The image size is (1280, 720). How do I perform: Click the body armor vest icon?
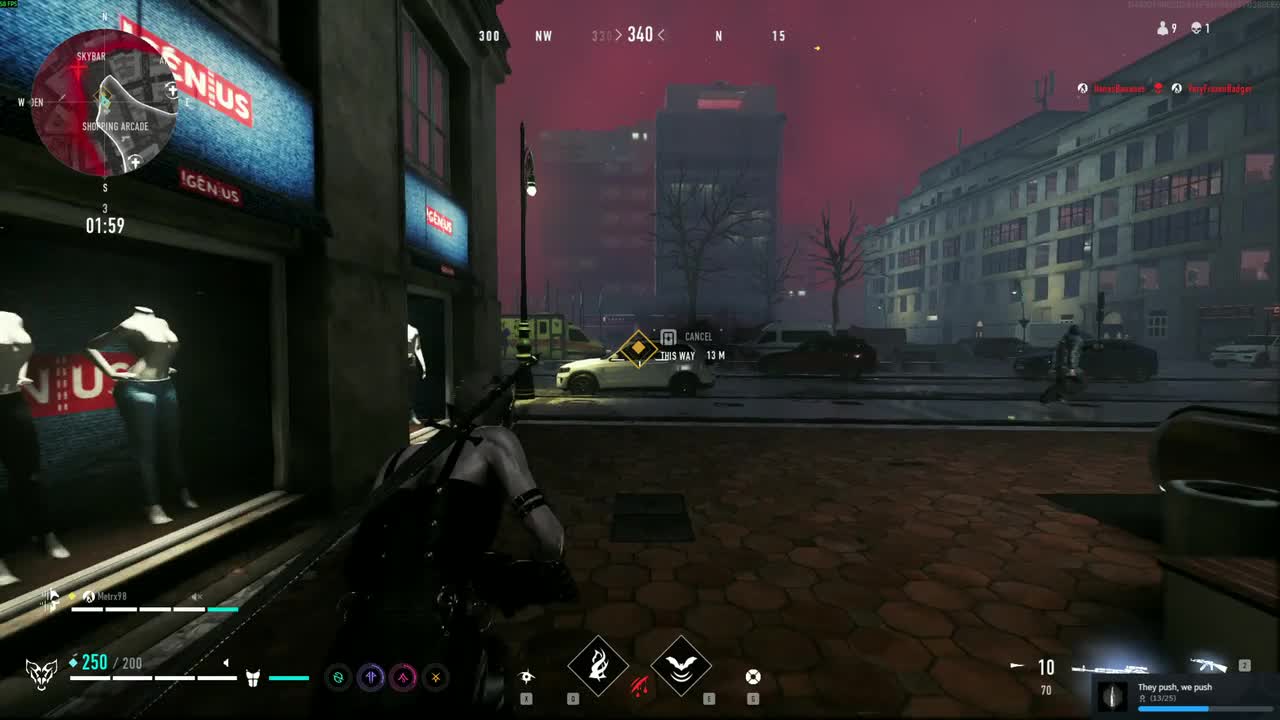pos(253,678)
